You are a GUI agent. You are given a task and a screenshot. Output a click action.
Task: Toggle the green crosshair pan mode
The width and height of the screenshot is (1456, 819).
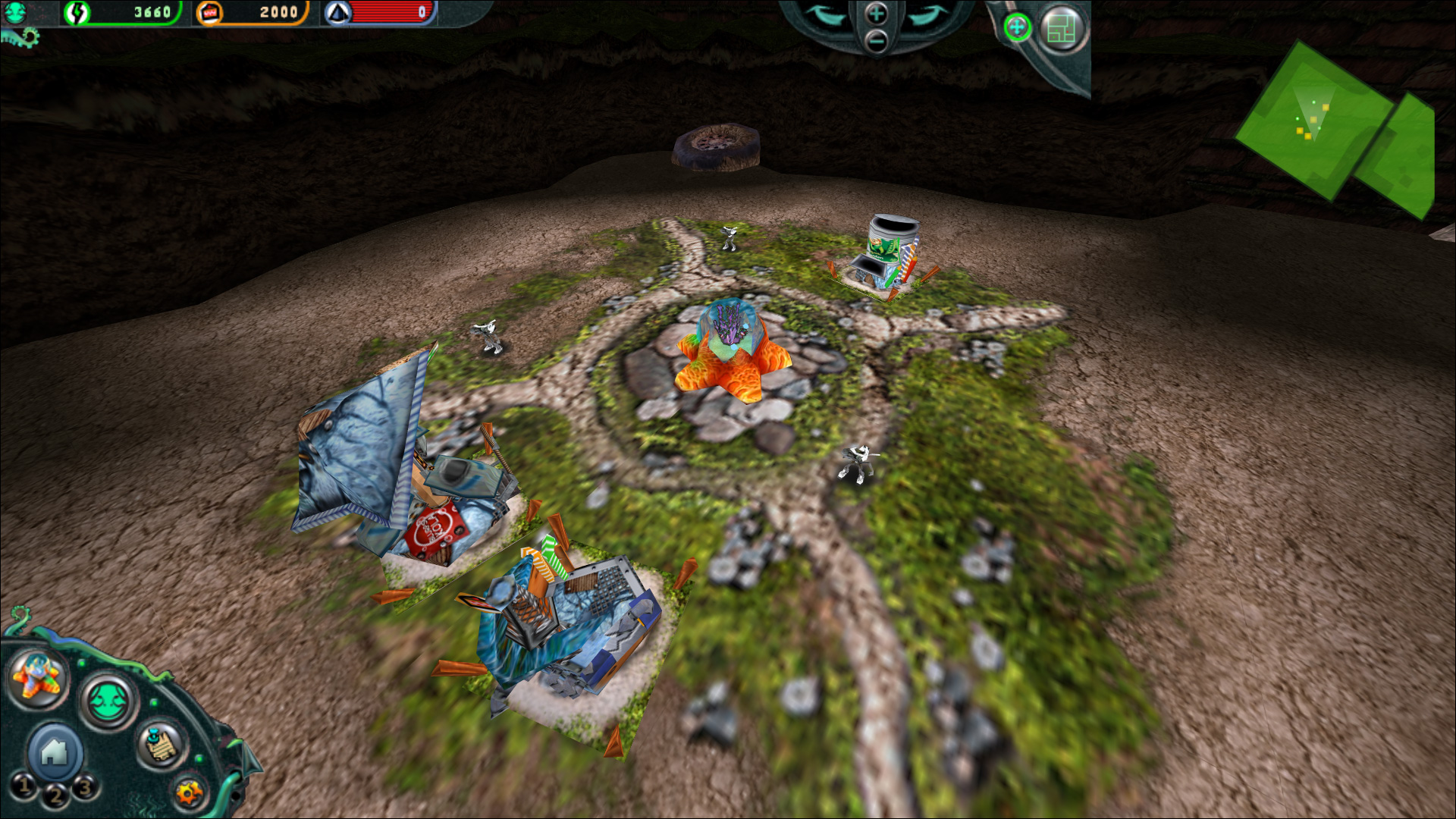pyautogui.click(x=1018, y=26)
